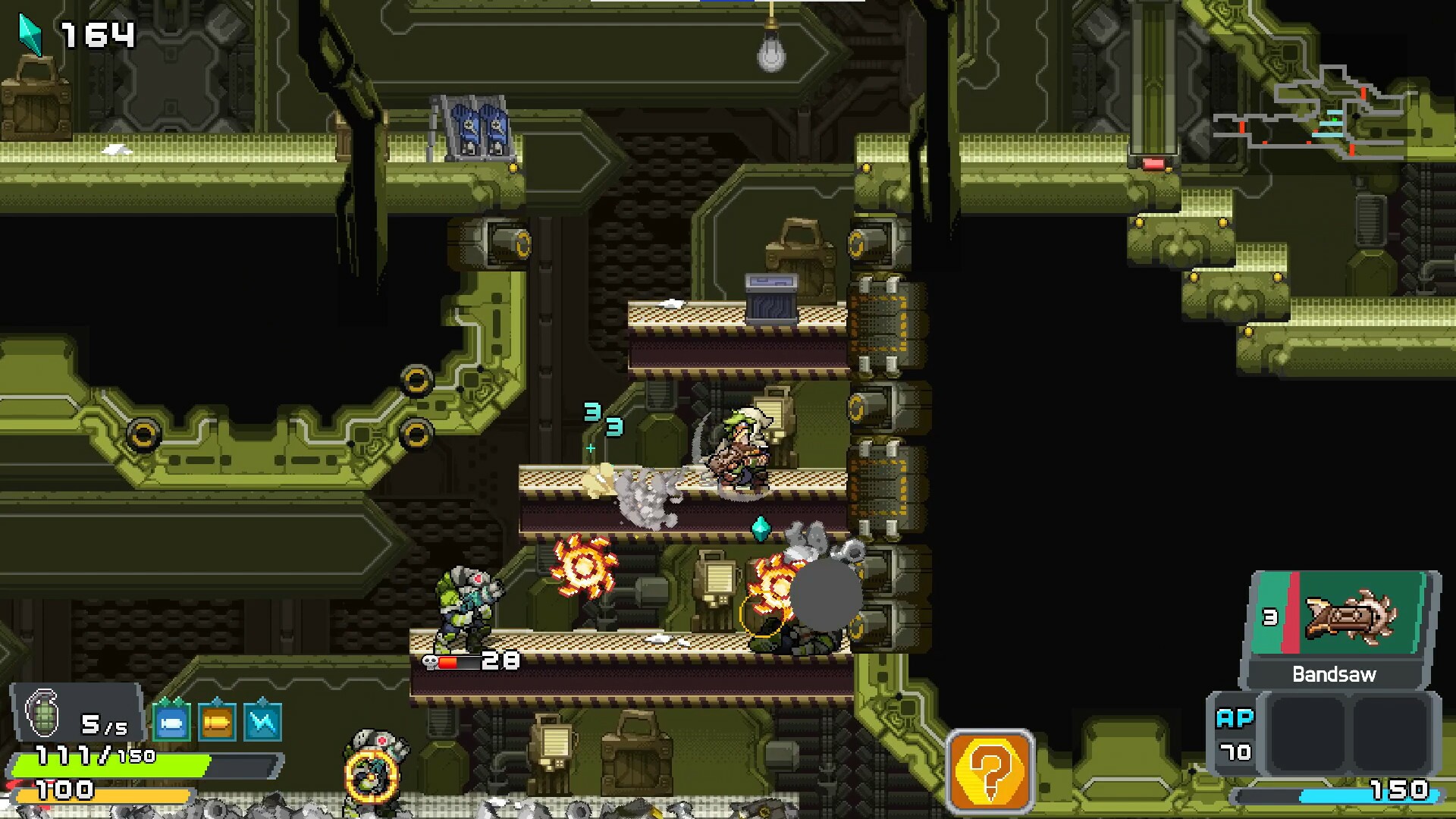
Task: Click the skull icon on the enemy health bar
Action: point(430,661)
